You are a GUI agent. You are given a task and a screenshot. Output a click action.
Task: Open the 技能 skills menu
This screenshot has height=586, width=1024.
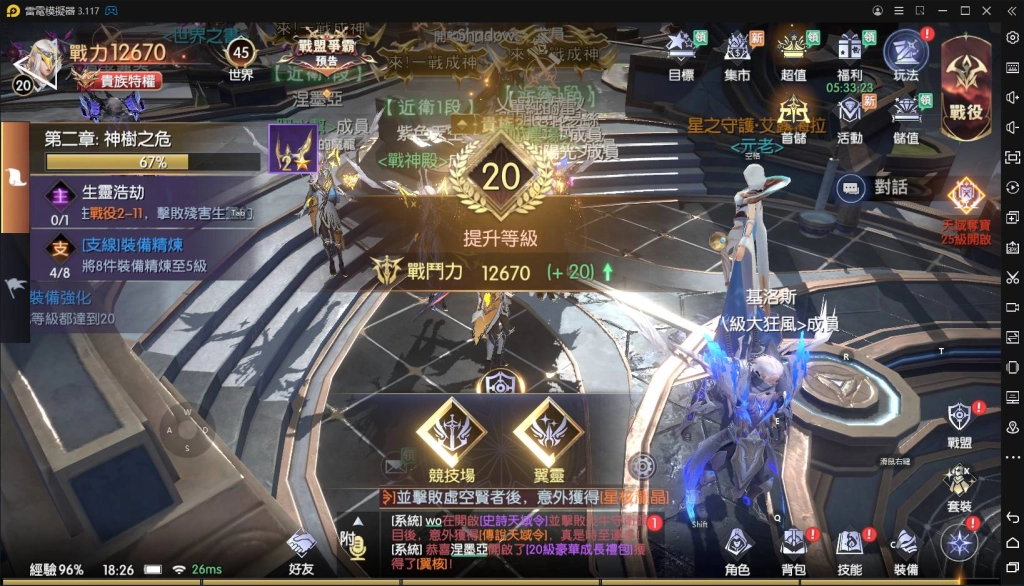coord(849,551)
